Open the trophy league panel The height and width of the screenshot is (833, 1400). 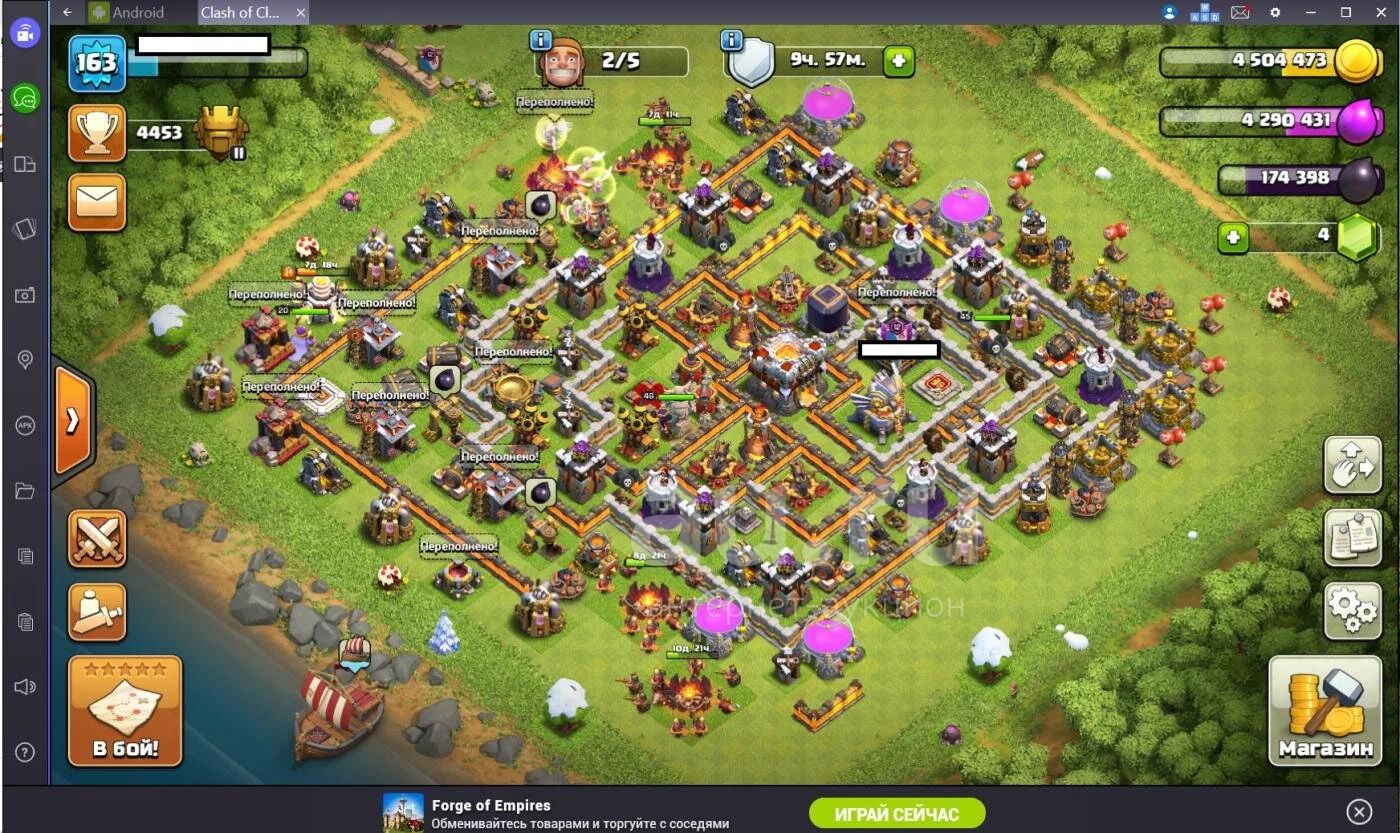(x=97, y=133)
